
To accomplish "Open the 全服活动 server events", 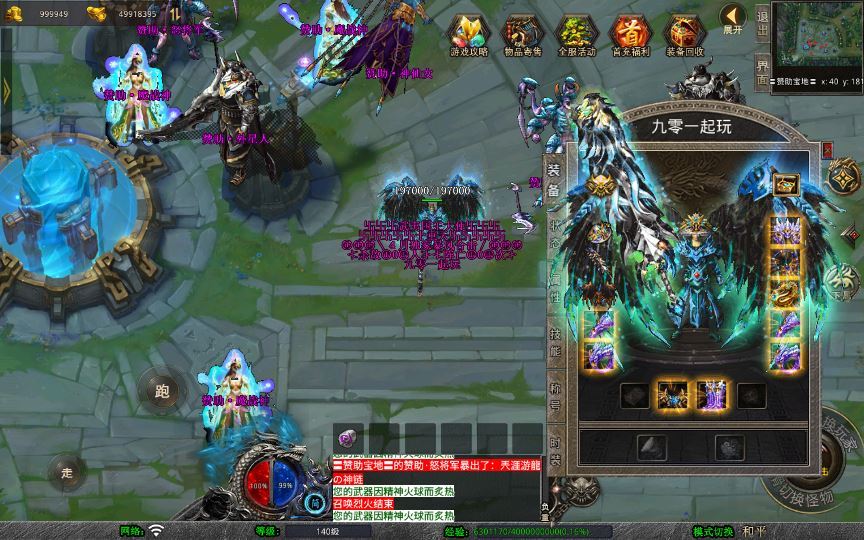I will click(574, 34).
